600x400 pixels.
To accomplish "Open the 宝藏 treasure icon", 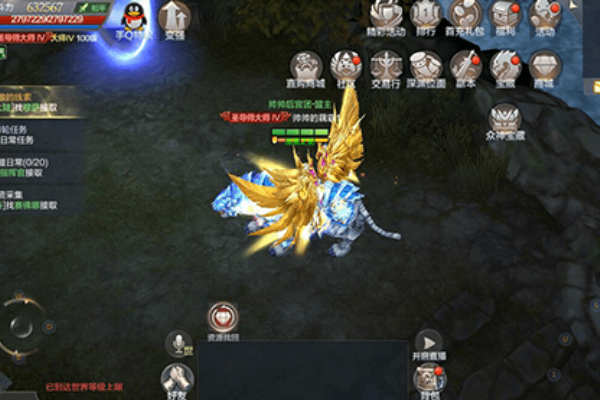I will pyautogui.click(x=505, y=66).
